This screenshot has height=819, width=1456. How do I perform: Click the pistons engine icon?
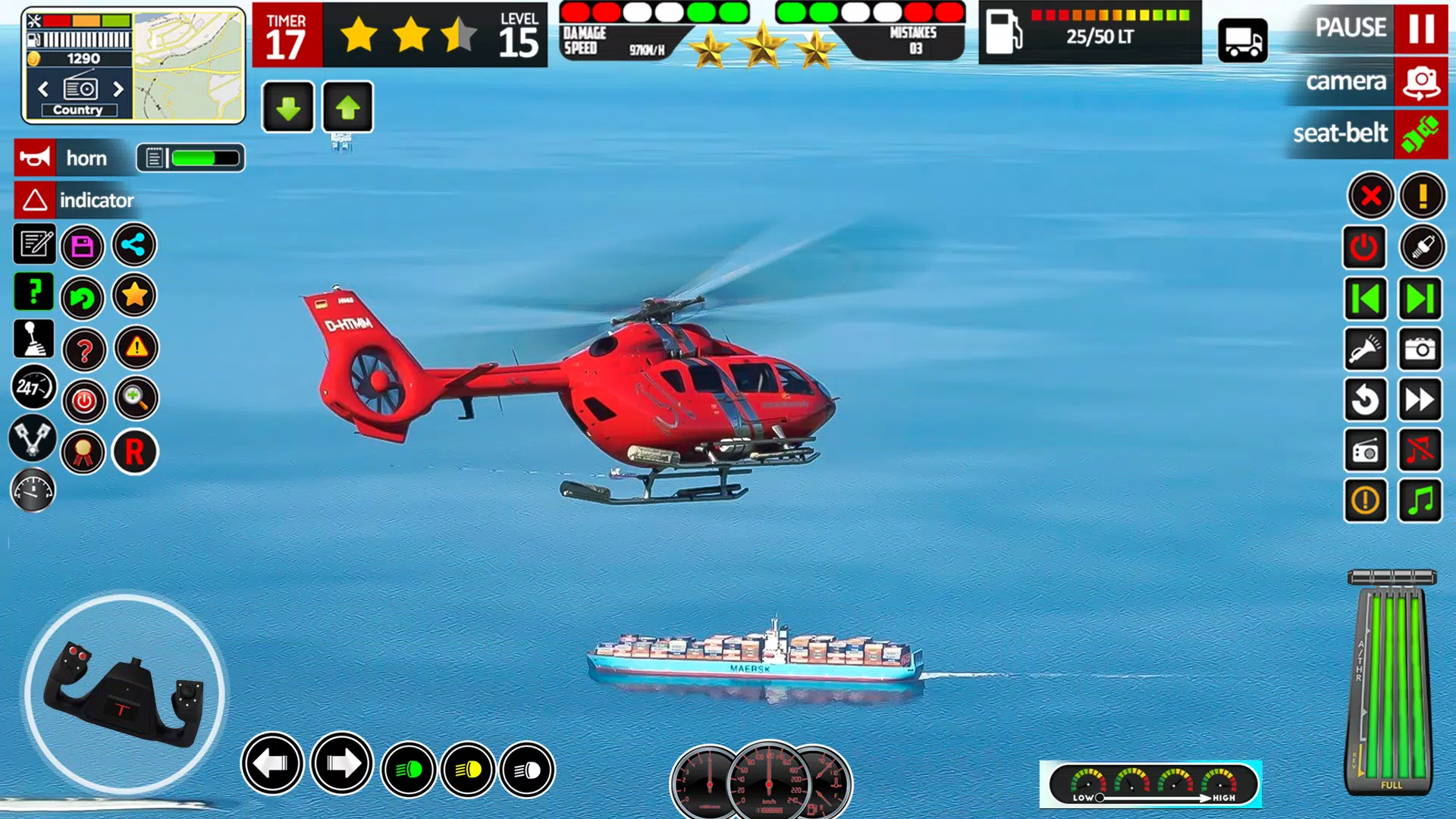click(x=33, y=438)
